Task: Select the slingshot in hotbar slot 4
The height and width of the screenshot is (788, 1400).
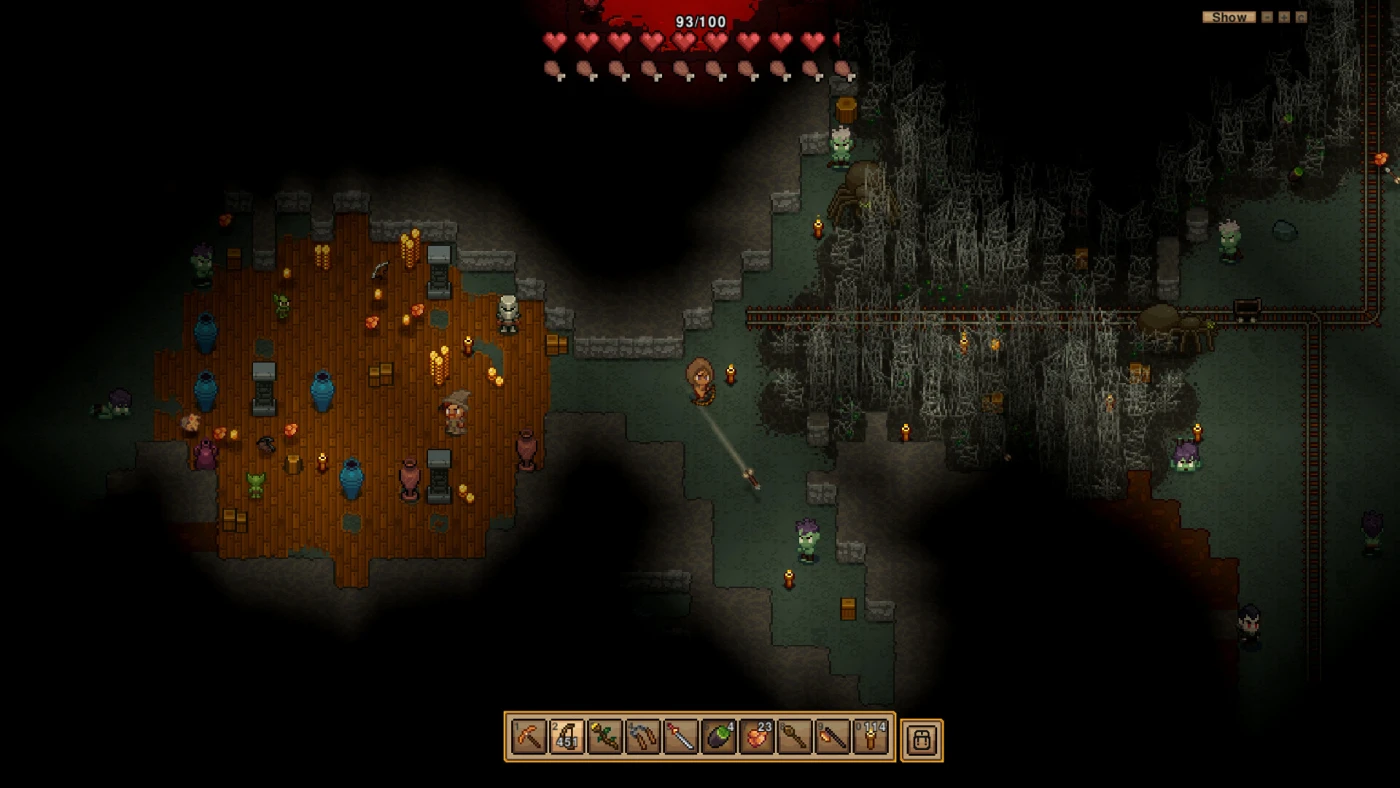Action: 642,738
